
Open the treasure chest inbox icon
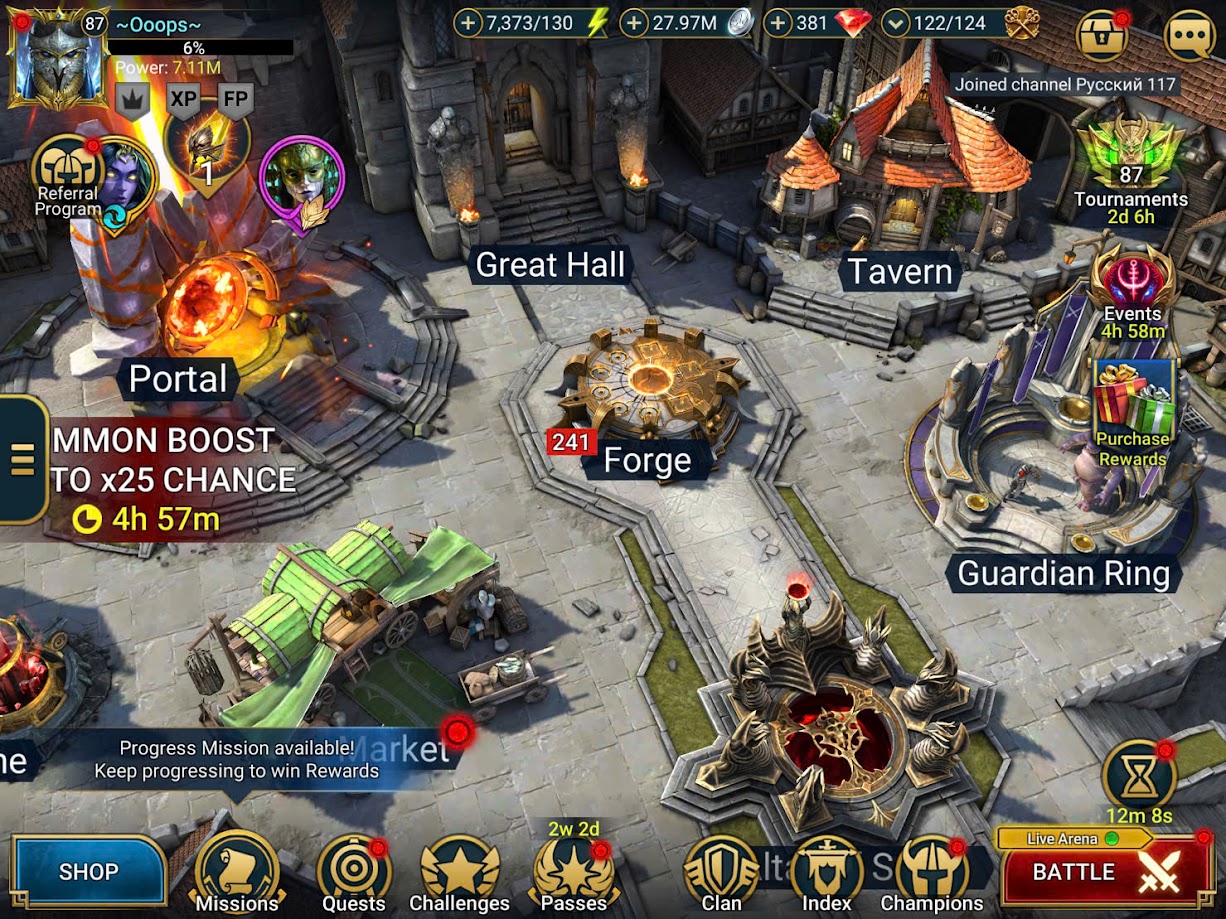[x=1102, y=37]
